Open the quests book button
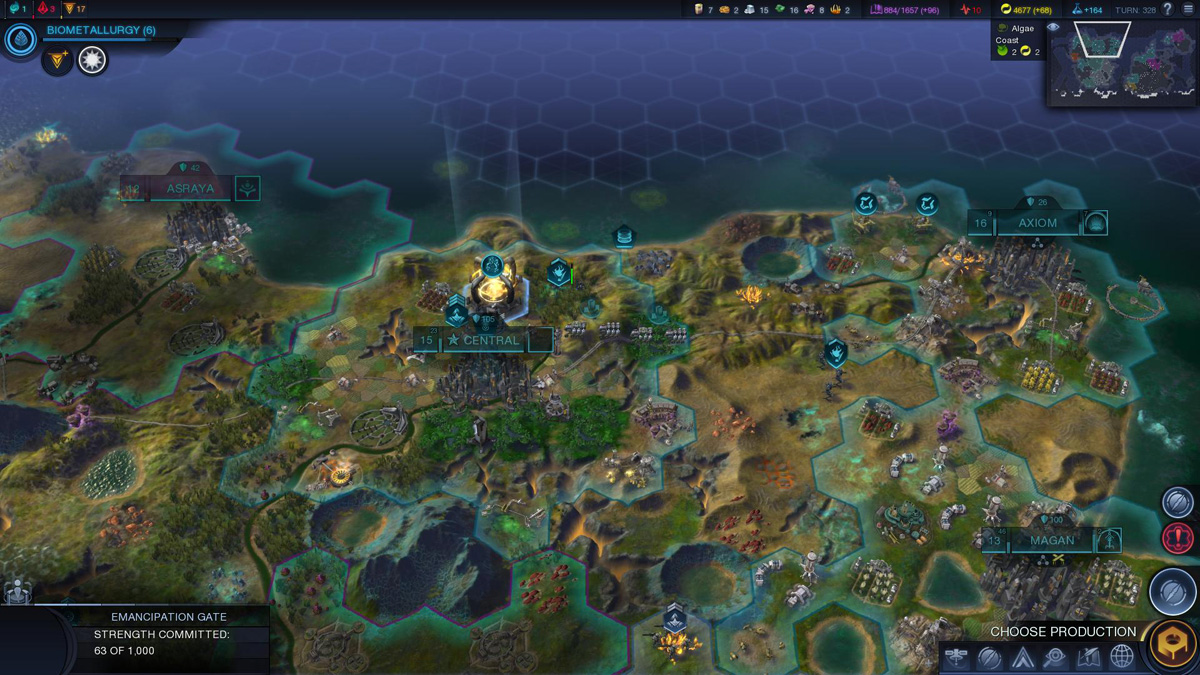Screen dimensions: 1200x675 tap(1088, 657)
